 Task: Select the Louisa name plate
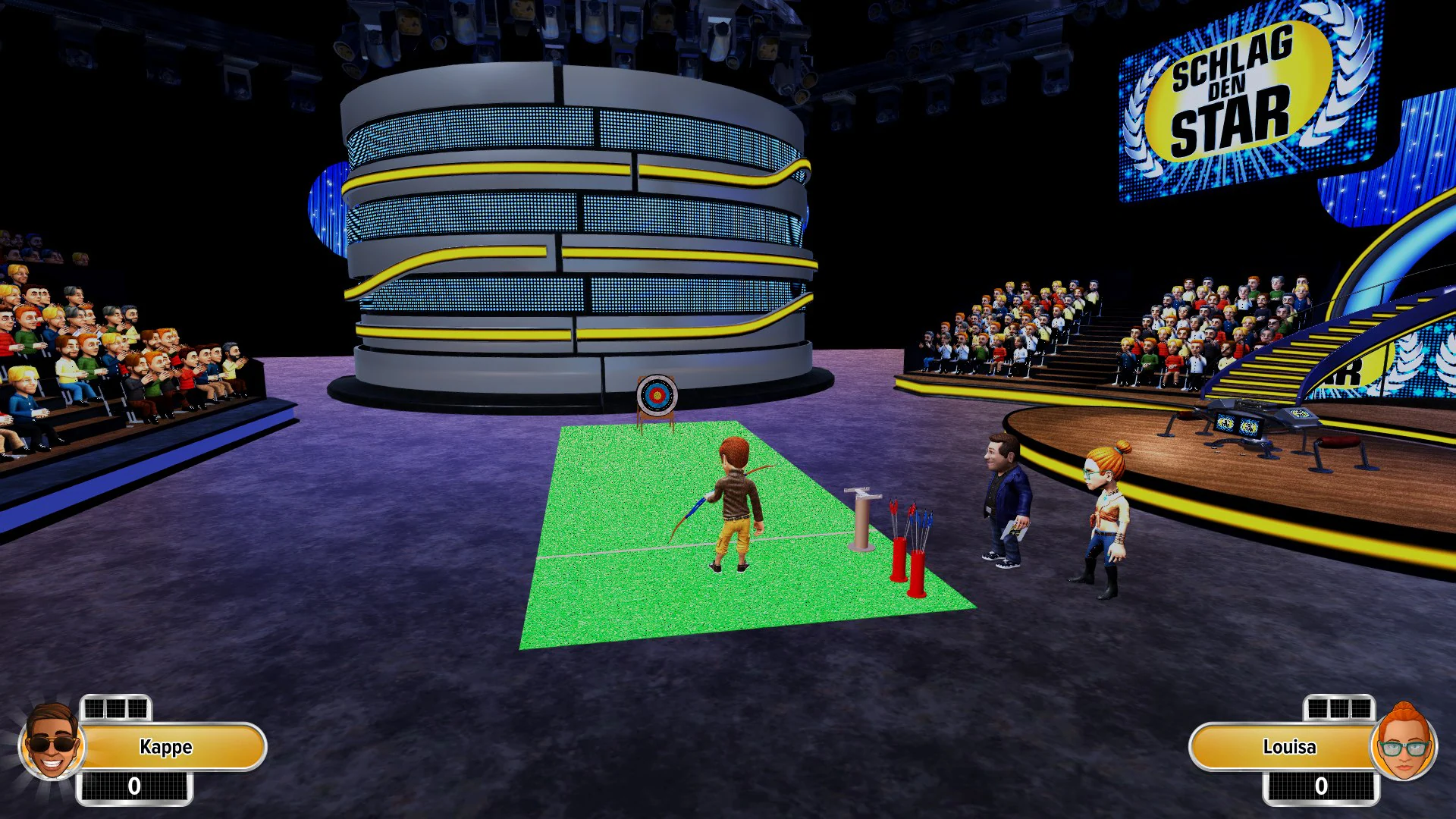[1289, 747]
